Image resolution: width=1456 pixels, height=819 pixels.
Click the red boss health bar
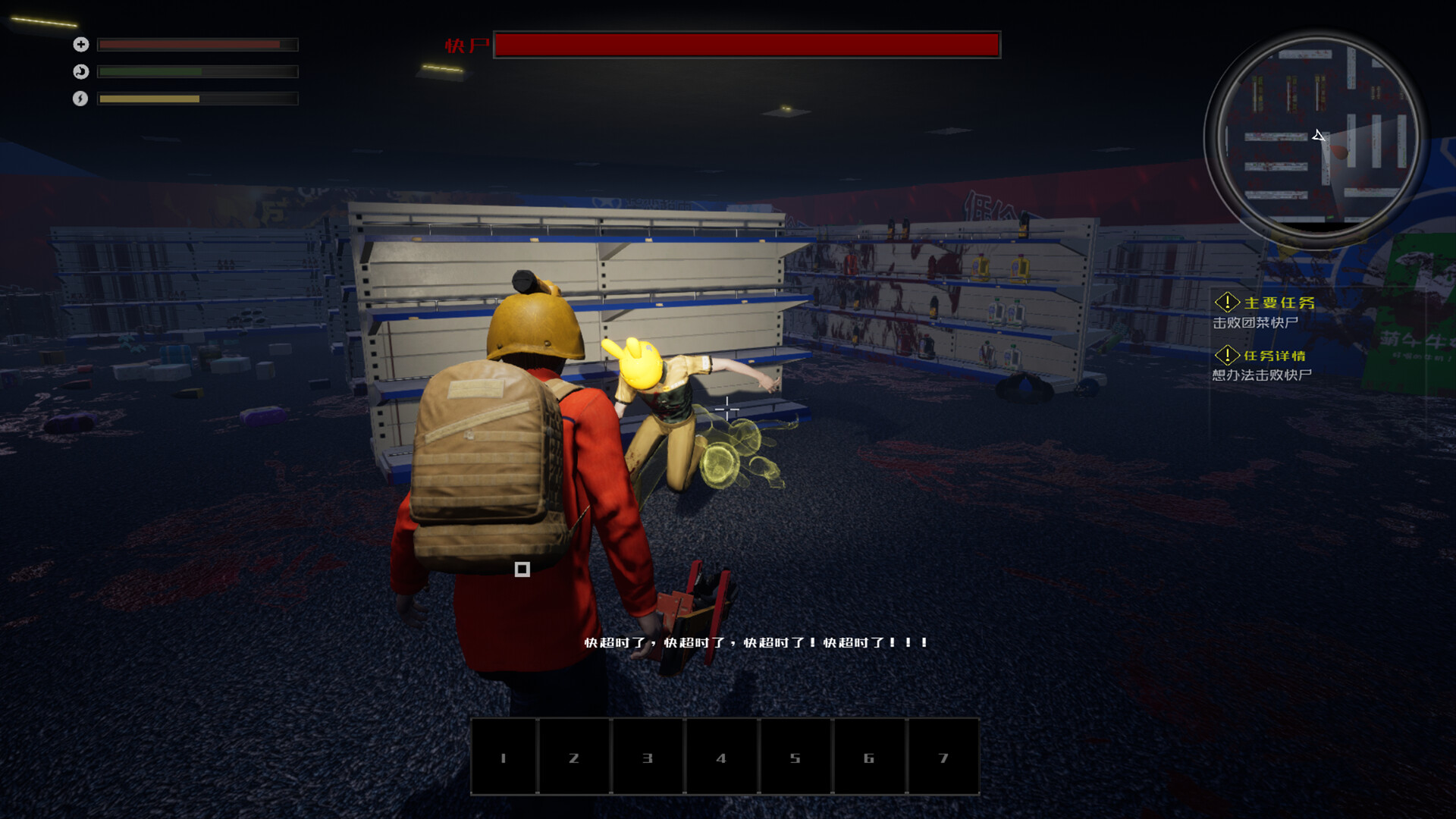[747, 45]
